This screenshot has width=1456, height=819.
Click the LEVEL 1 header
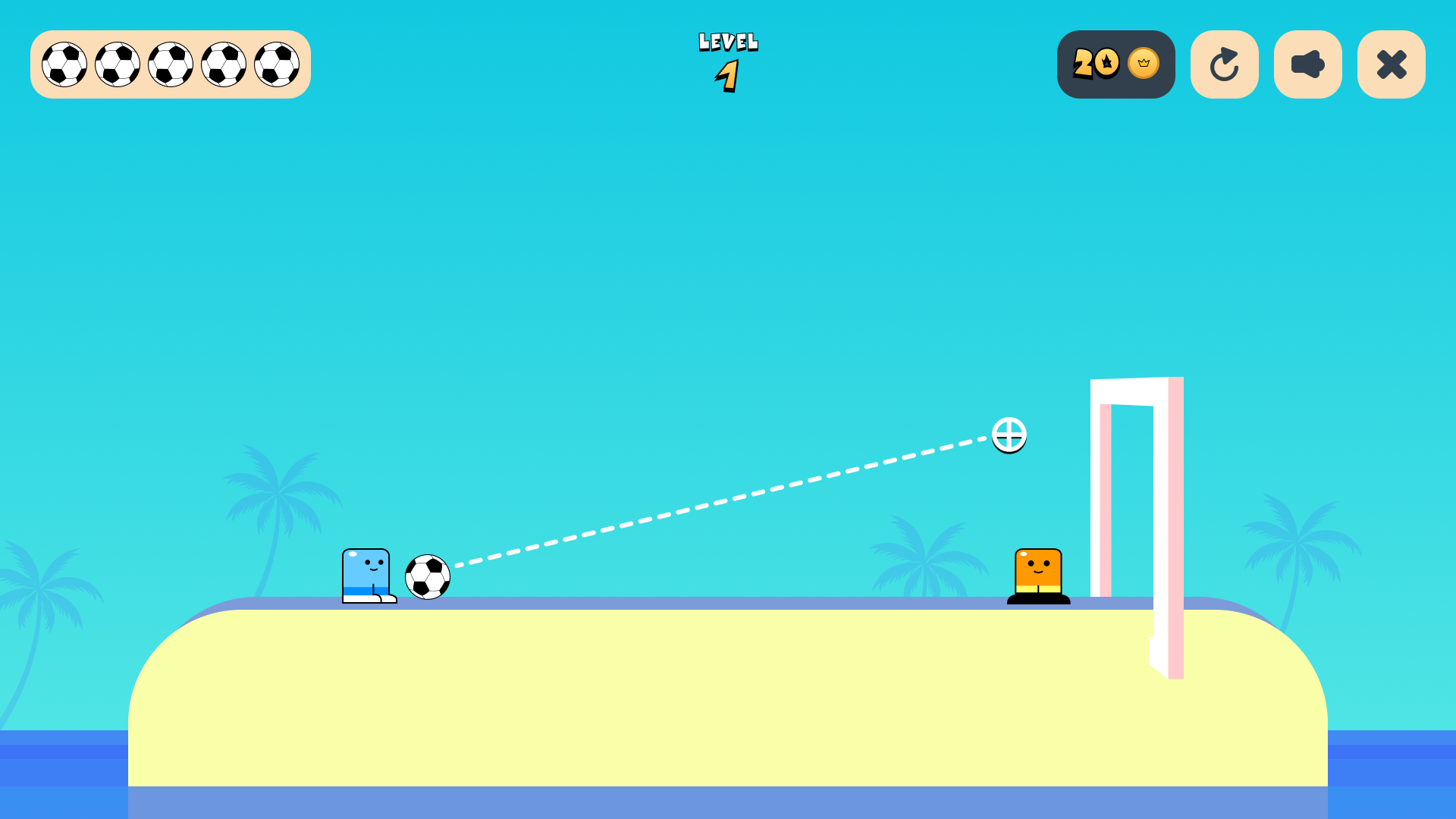(726, 57)
